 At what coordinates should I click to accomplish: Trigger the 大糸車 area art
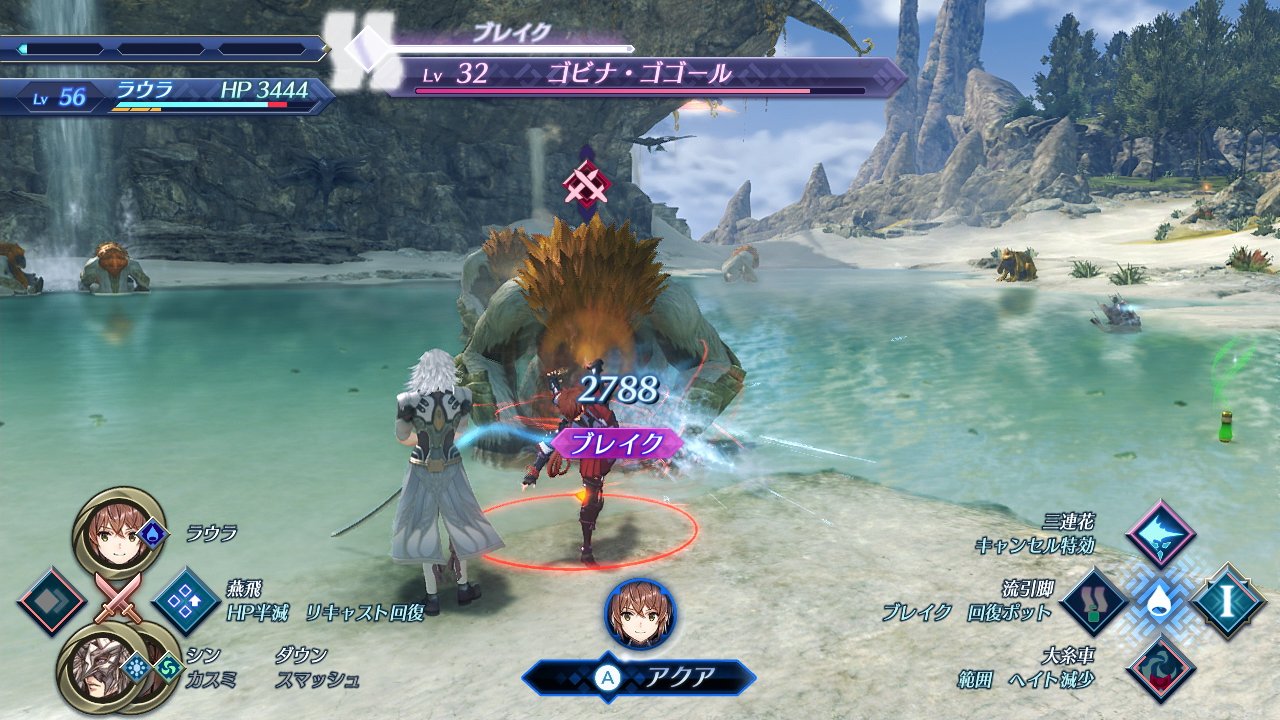coord(1160,669)
